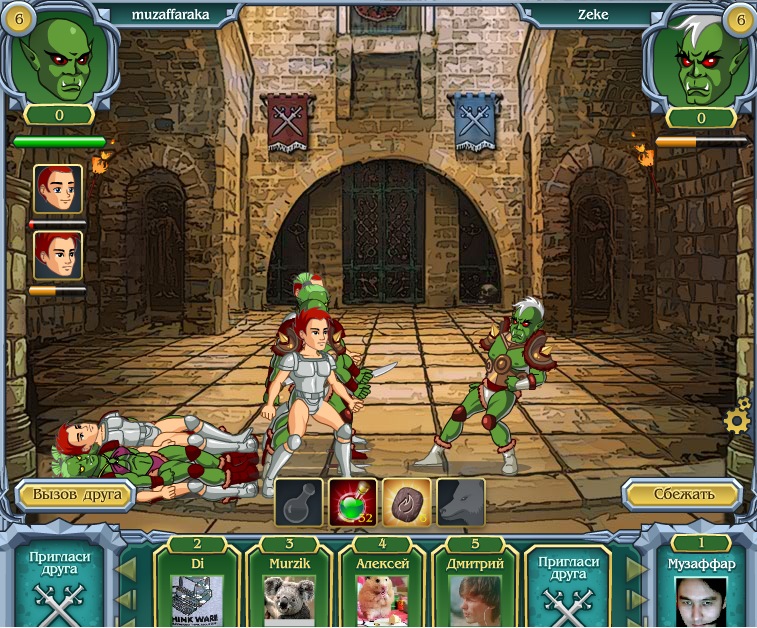
Task: Select friend Murzik's koala card
Action: tap(289, 591)
